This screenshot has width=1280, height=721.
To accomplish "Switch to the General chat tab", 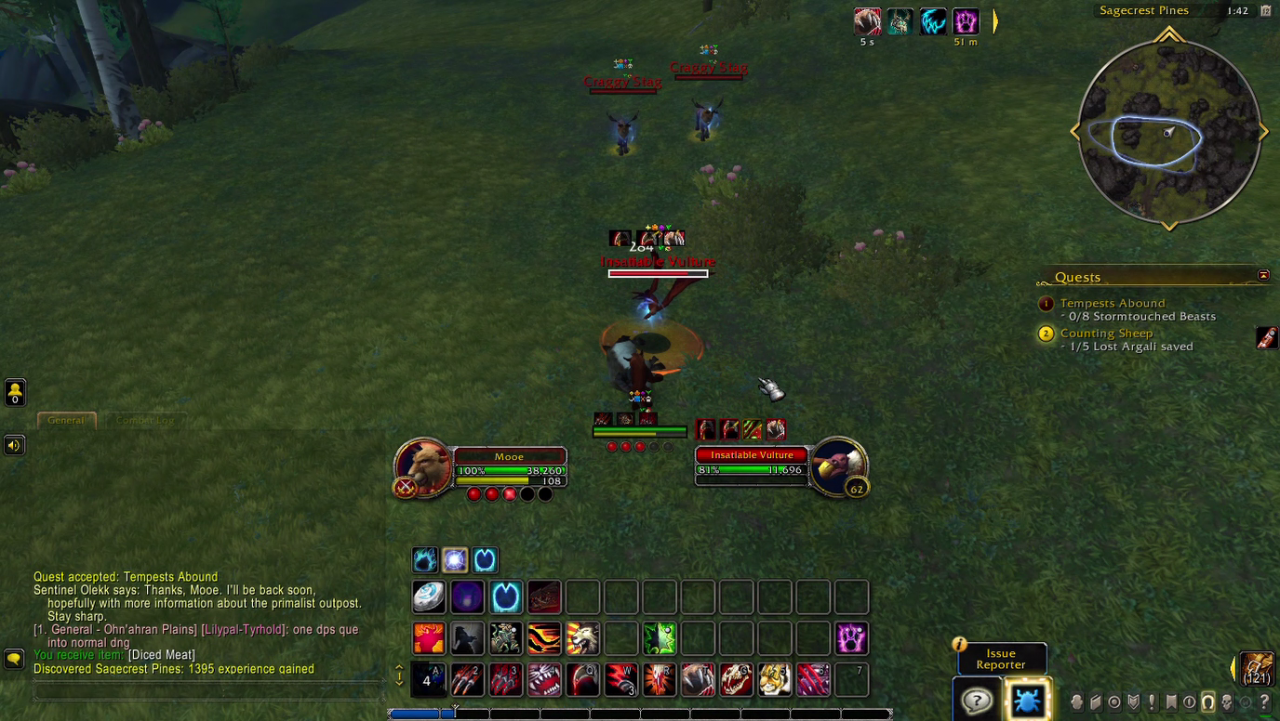I will (x=66, y=420).
